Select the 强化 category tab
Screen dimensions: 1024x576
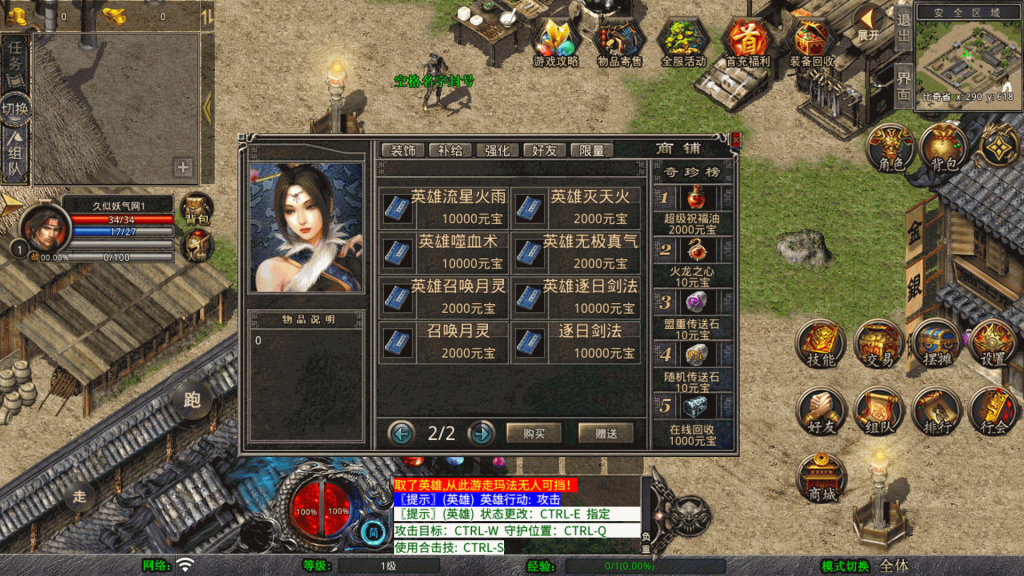pos(497,150)
